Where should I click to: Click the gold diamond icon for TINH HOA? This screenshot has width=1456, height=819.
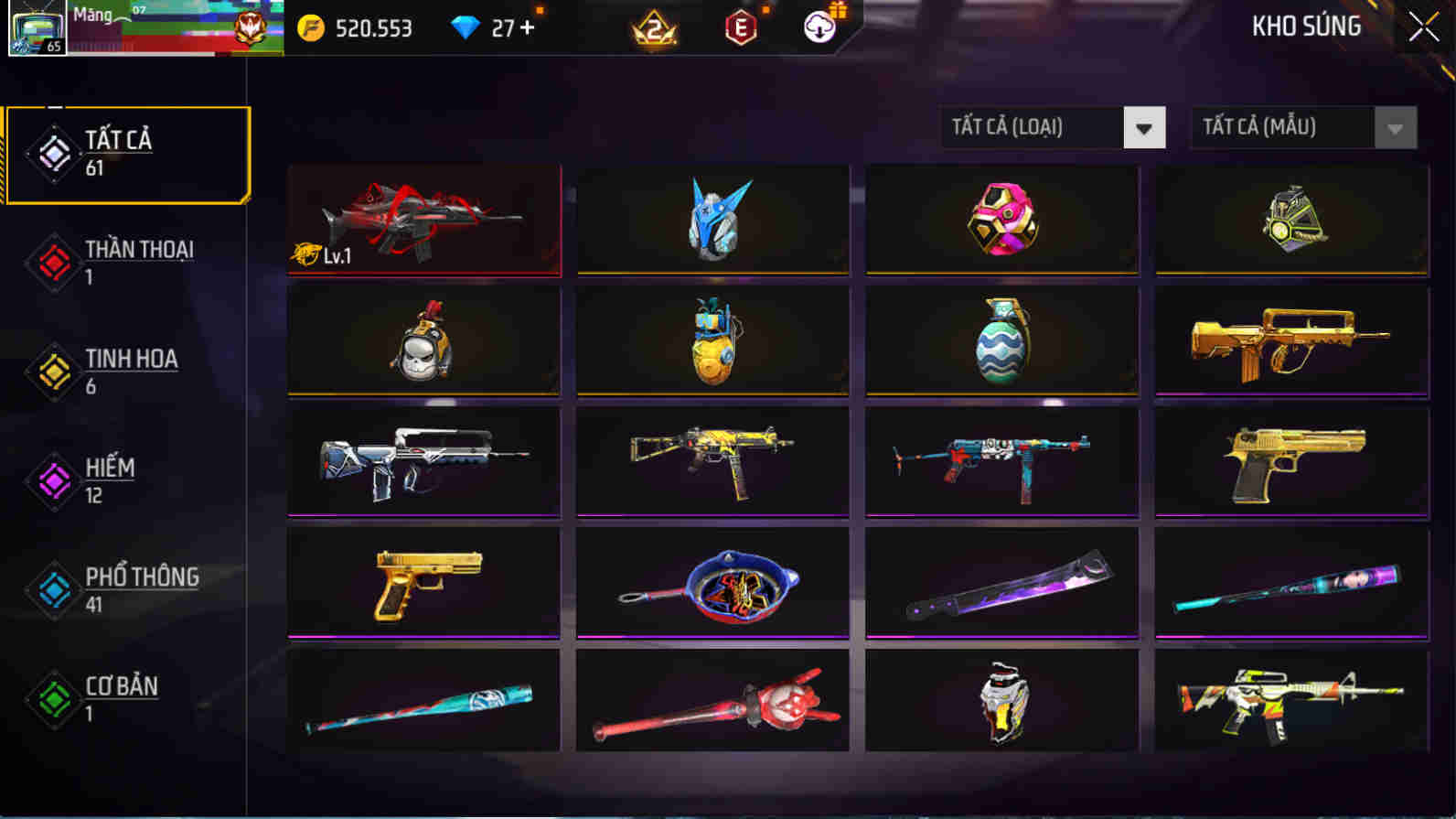(52, 372)
